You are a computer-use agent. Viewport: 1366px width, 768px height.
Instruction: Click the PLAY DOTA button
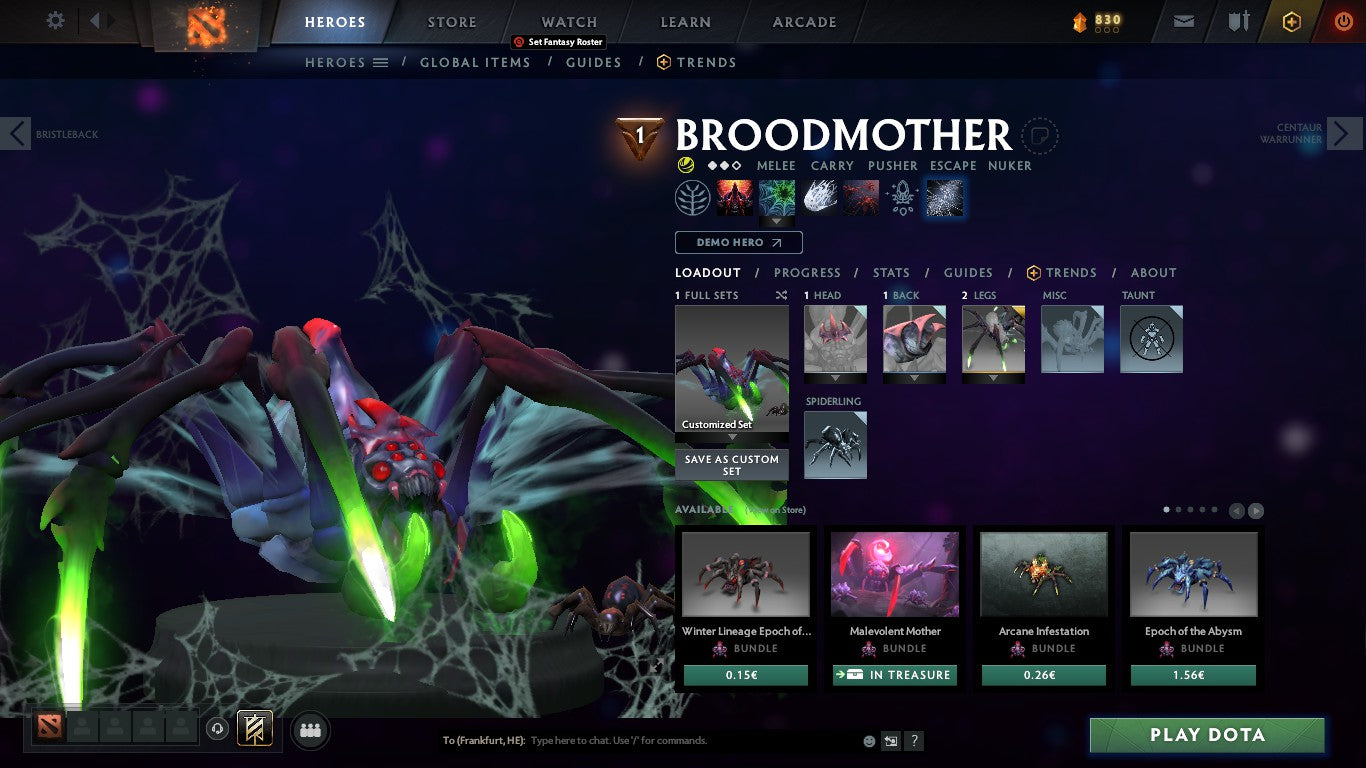click(1206, 735)
